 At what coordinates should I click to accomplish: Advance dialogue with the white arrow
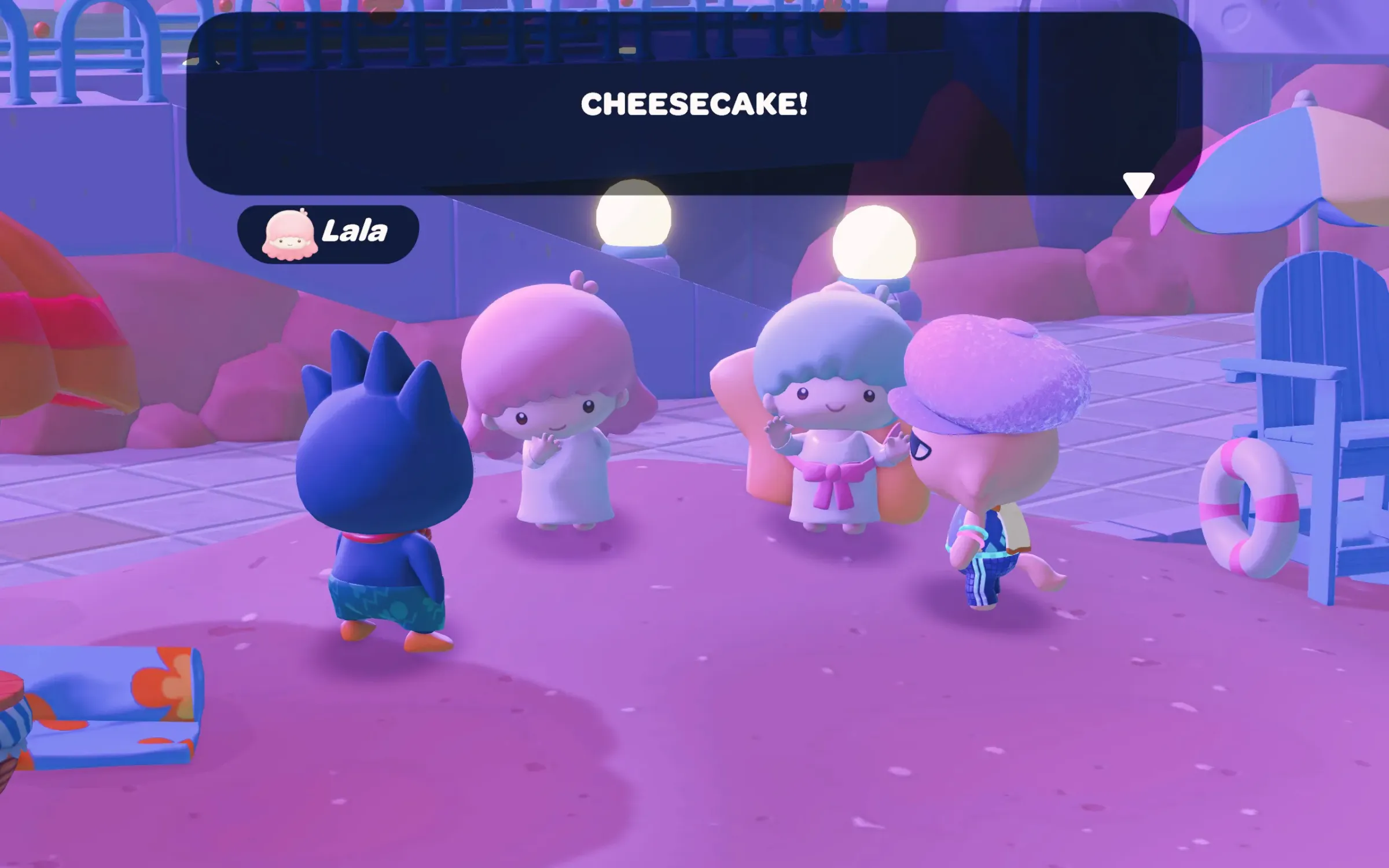1138,185
